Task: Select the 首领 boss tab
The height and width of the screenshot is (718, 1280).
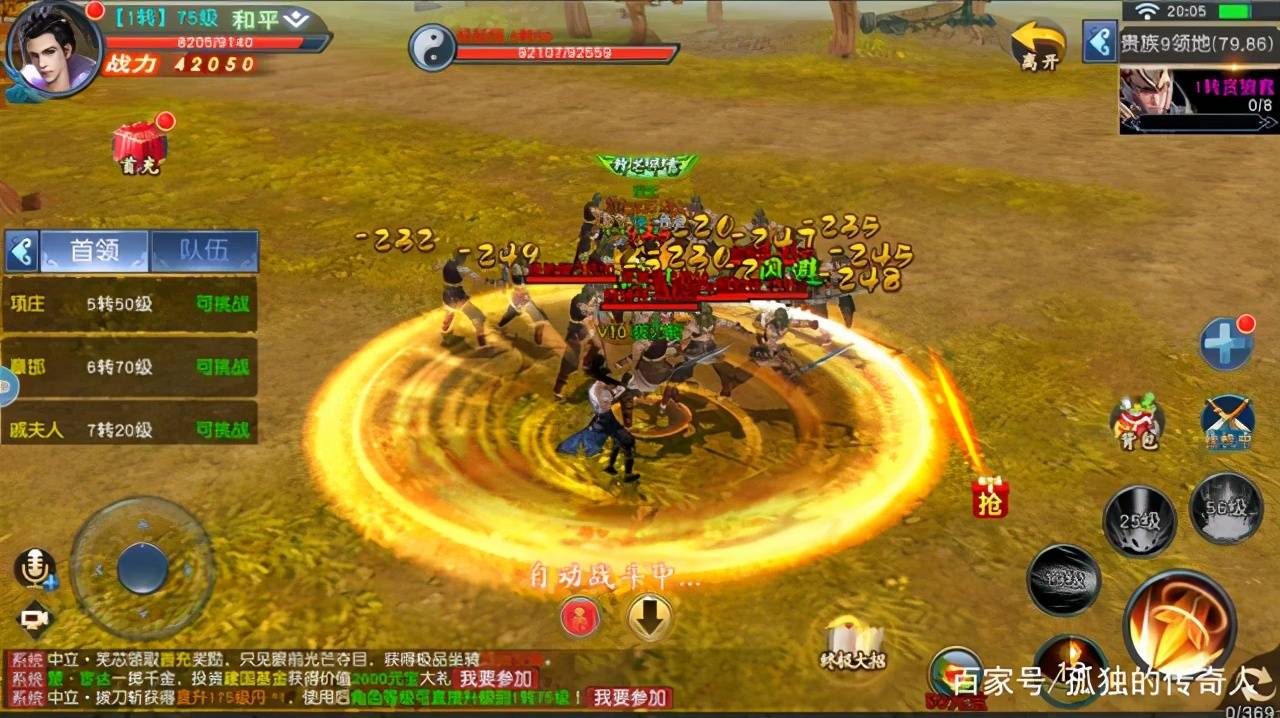Action: pos(94,251)
